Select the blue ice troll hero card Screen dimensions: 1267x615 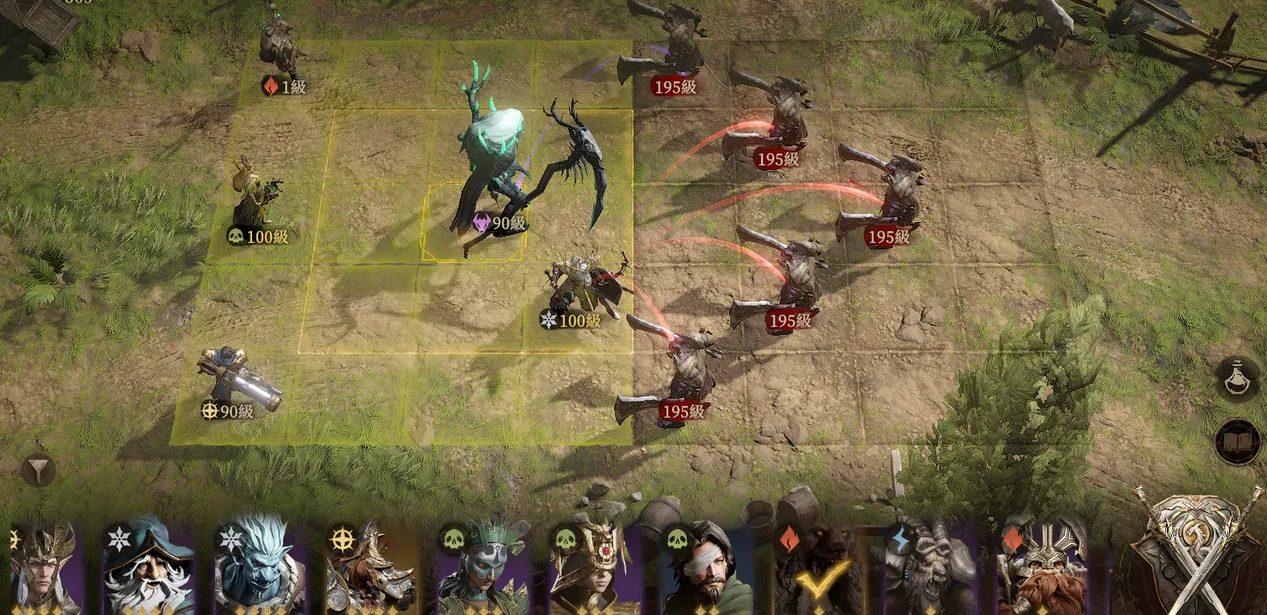point(260,568)
